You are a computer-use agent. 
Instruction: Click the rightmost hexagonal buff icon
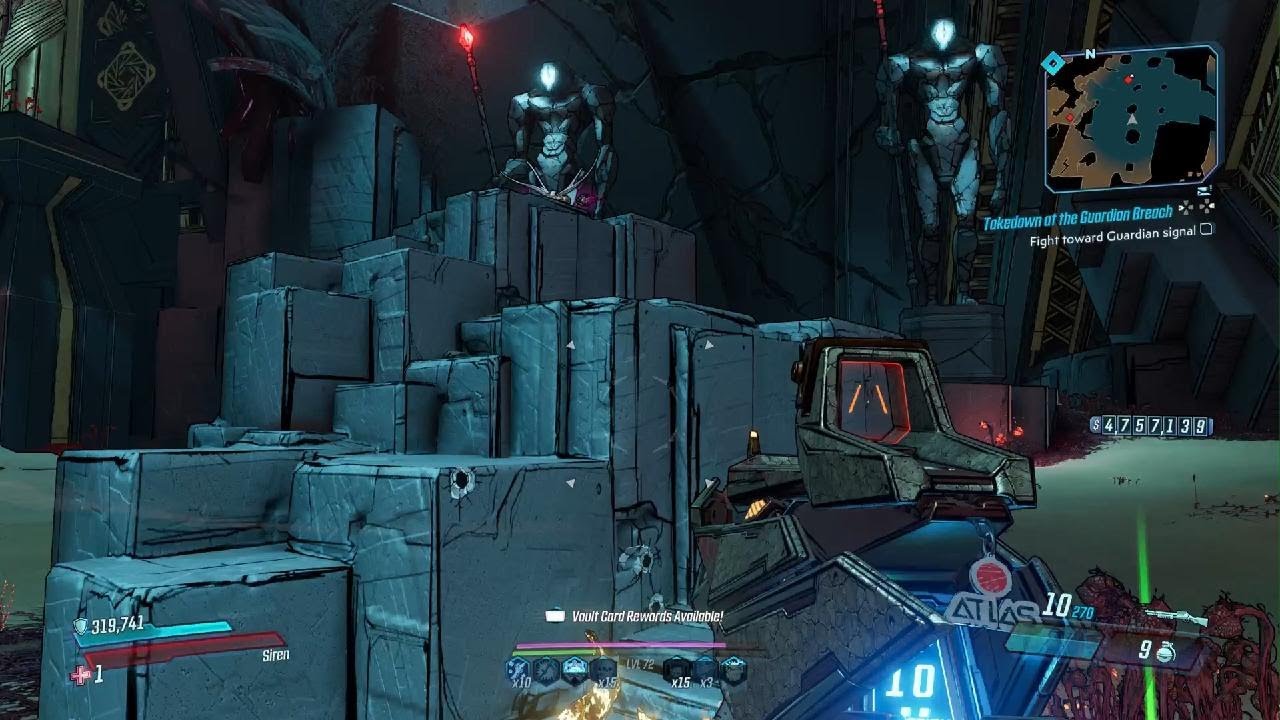pyautogui.click(x=734, y=668)
